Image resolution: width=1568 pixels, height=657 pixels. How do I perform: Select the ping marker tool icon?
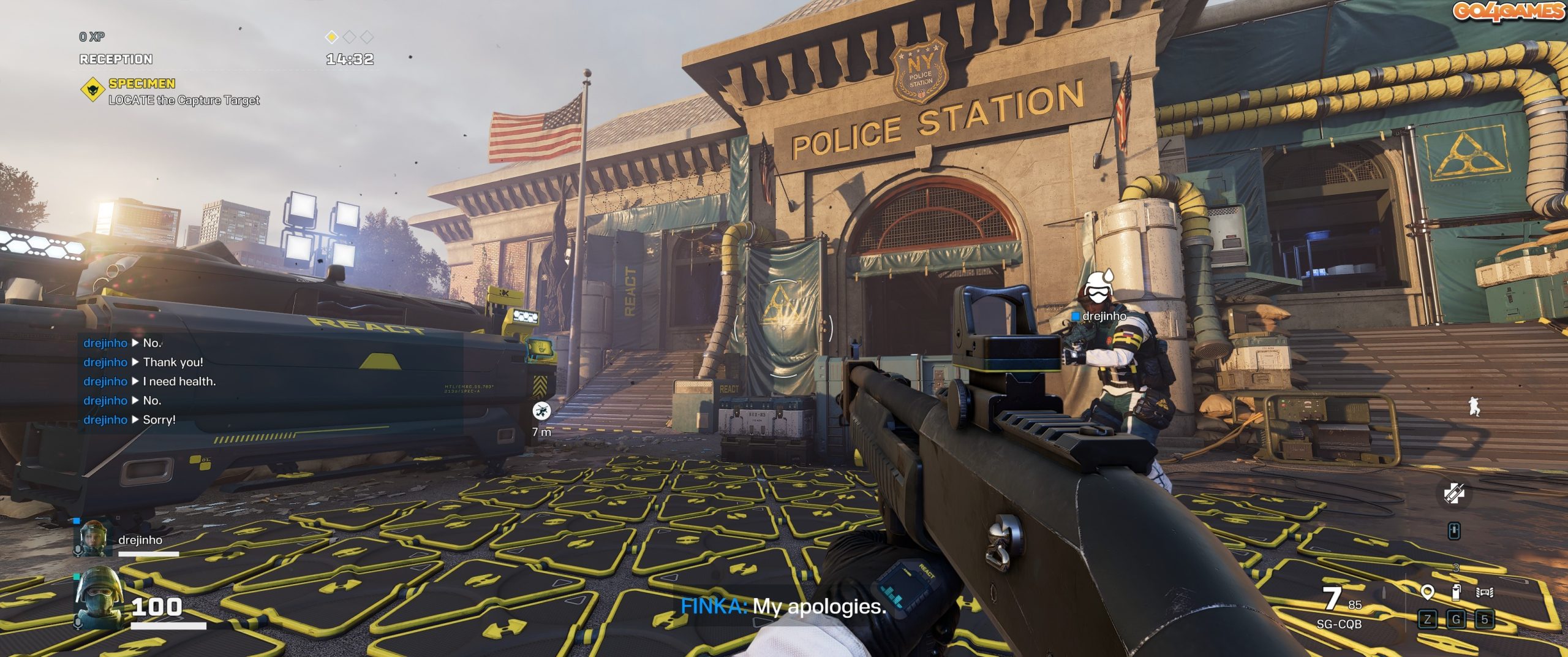coord(1428,593)
